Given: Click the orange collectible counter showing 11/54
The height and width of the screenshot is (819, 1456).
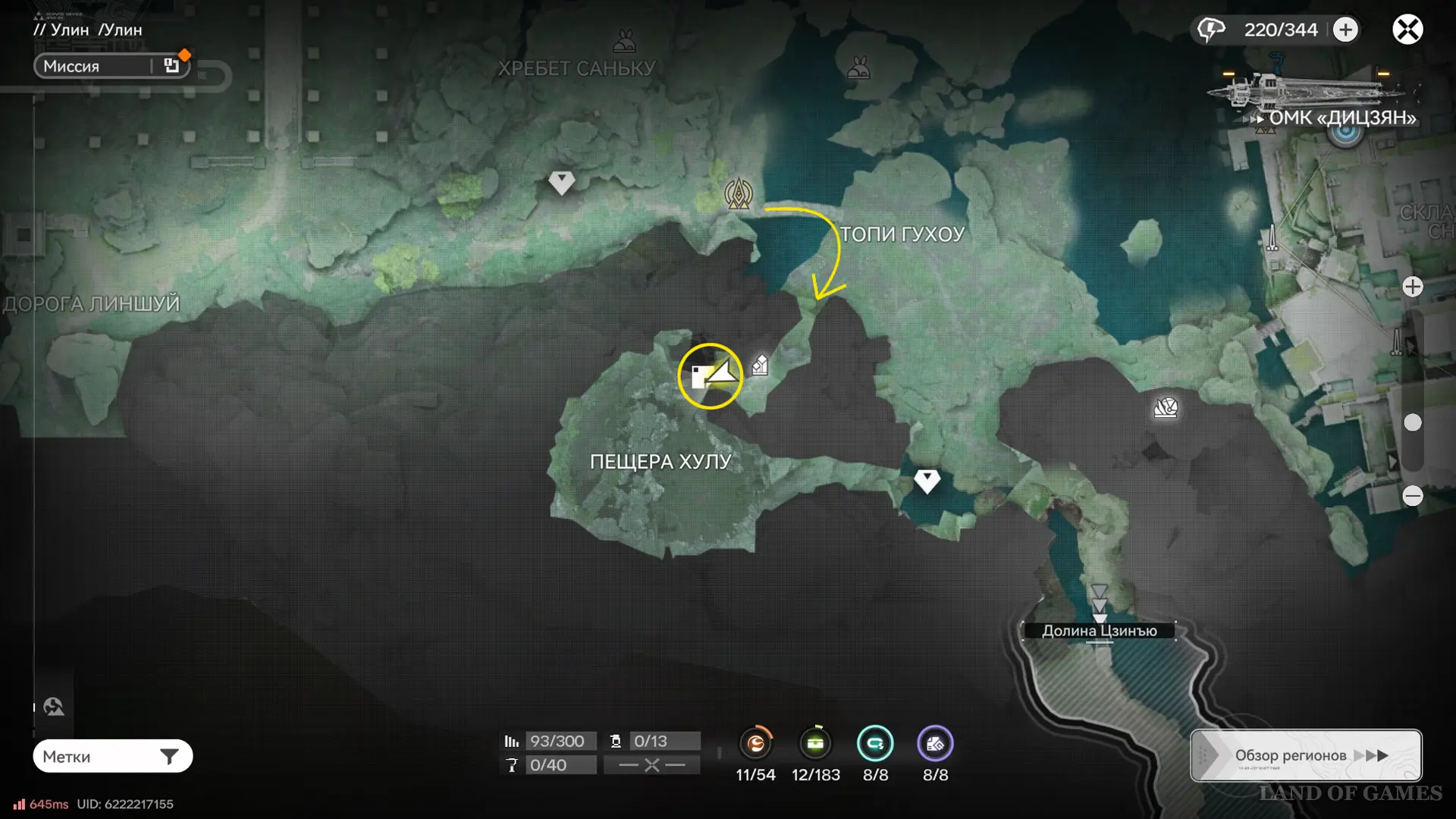Looking at the screenshot, I should [756, 744].
